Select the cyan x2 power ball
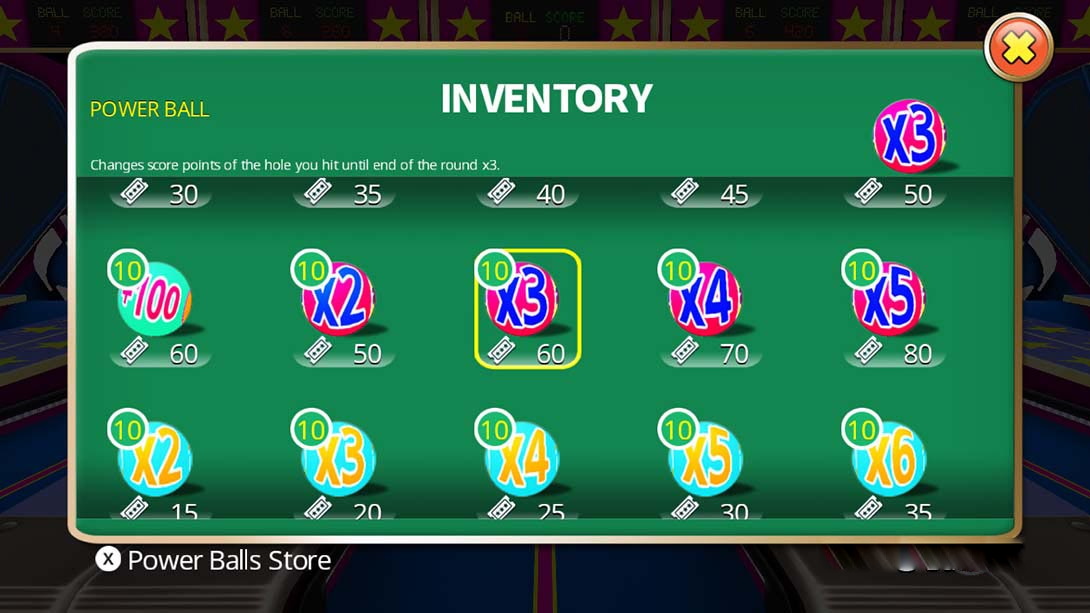 (158, 460)
